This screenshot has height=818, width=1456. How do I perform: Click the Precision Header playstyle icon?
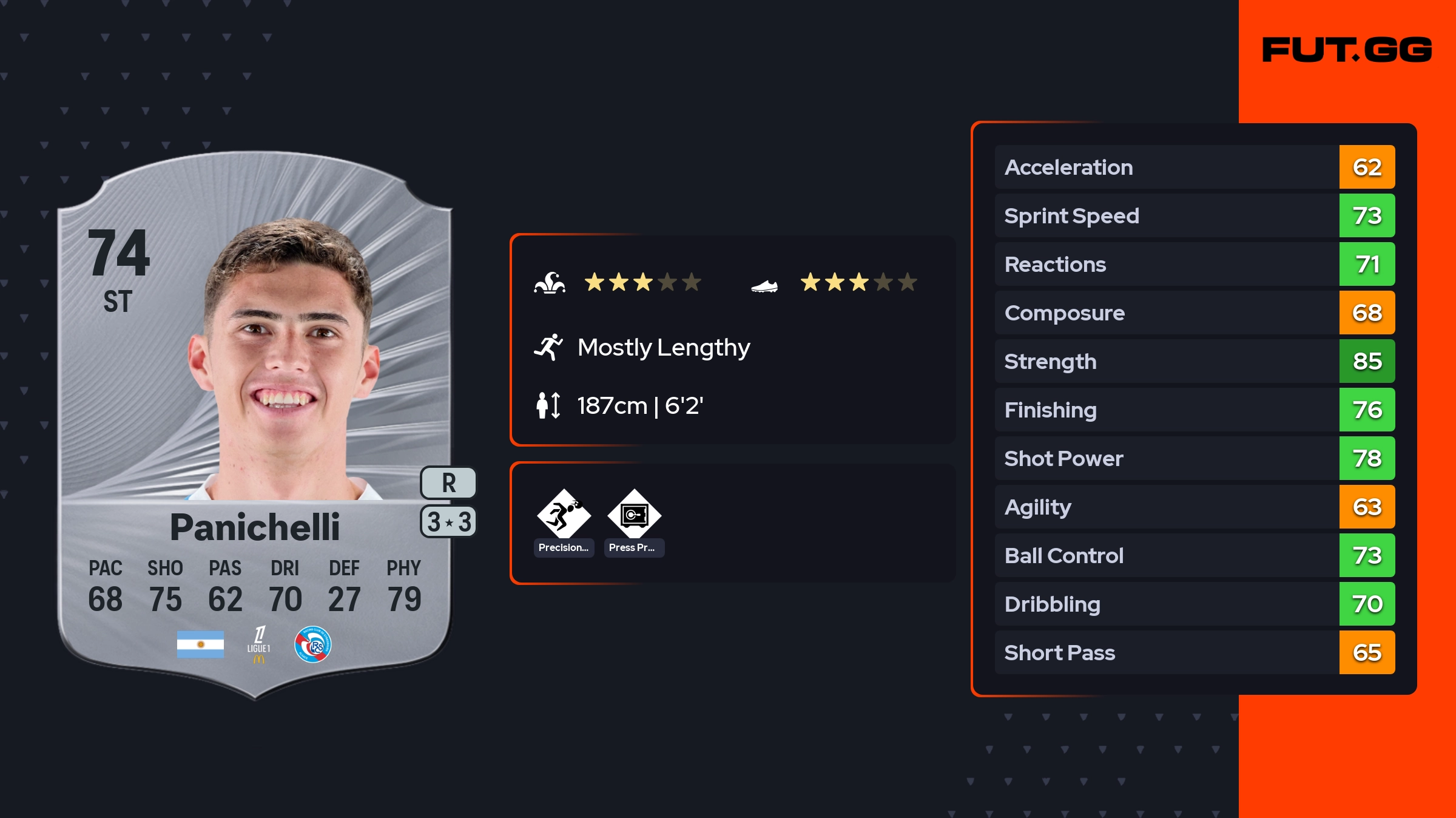click(564, 515)
